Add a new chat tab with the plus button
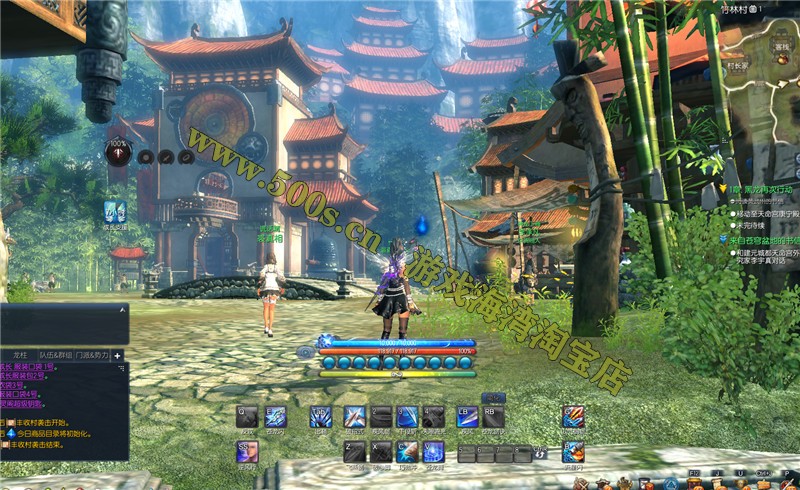 coord(117,355)
